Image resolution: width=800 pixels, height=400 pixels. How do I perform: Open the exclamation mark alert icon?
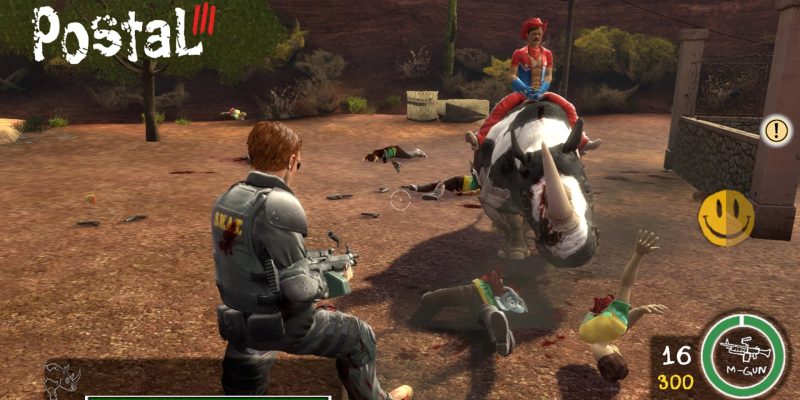tap(776, 129)
